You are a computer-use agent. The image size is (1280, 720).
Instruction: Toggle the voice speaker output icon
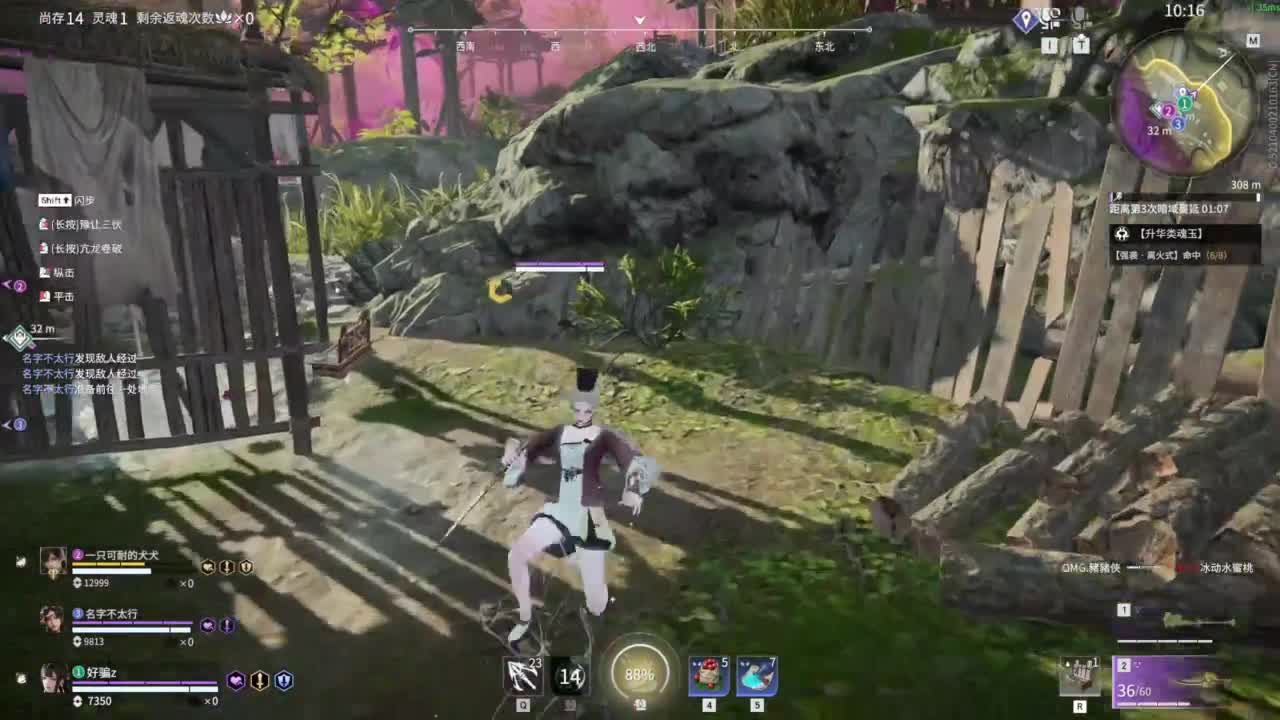(1050, 17)
